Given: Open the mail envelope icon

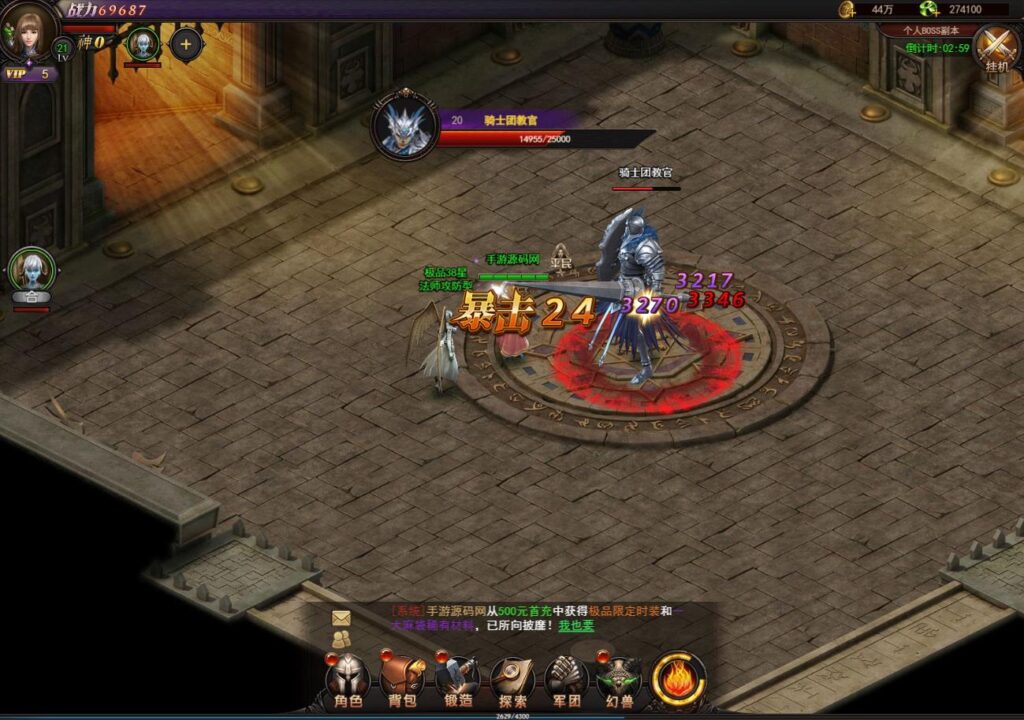Looking at the screenshot, I should click(x=342, y=618).
